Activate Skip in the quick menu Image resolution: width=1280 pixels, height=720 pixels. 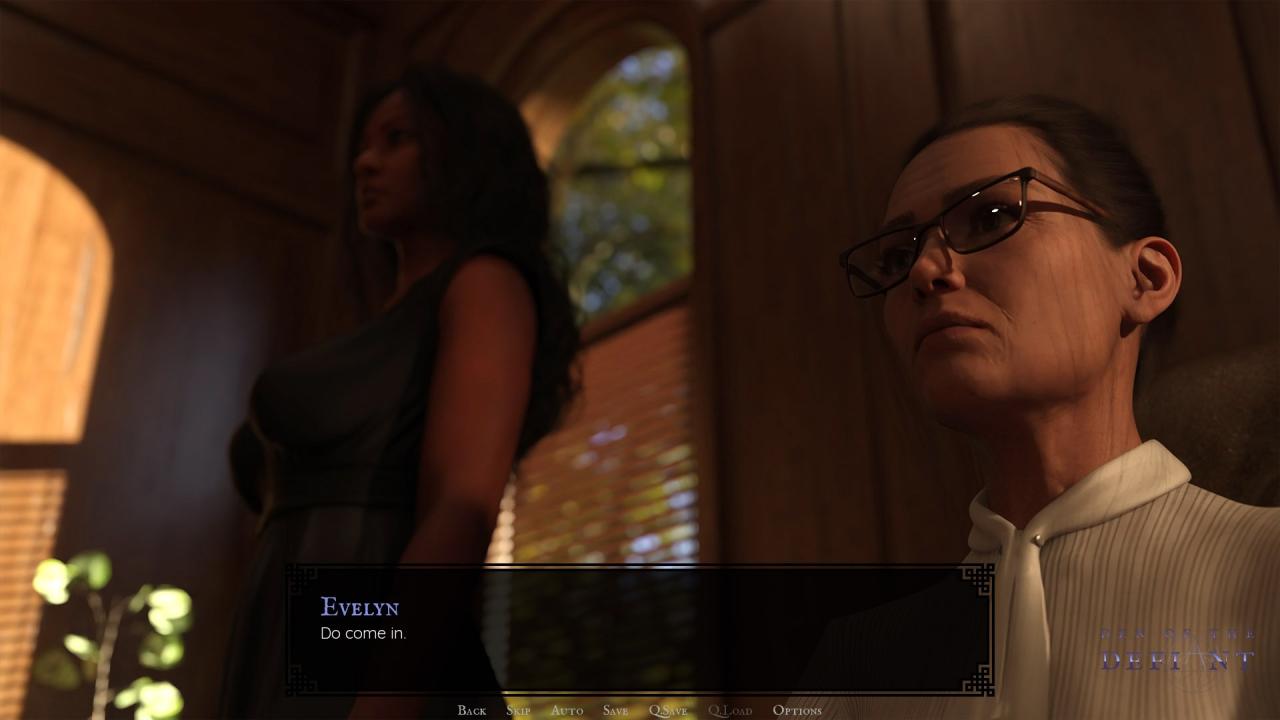(x=518, y=710)
